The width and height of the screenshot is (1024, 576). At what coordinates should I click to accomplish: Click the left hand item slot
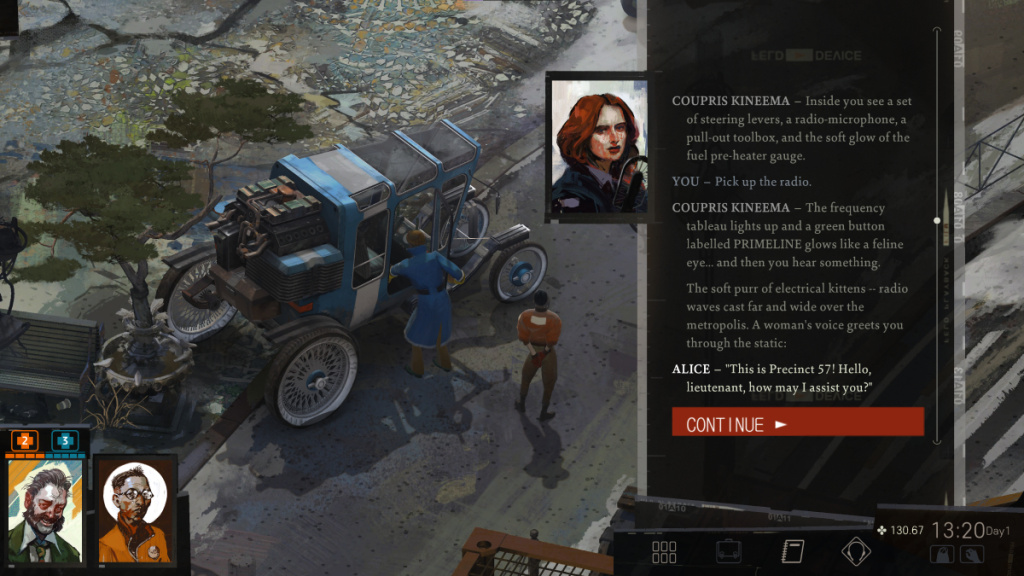point(942,554)
